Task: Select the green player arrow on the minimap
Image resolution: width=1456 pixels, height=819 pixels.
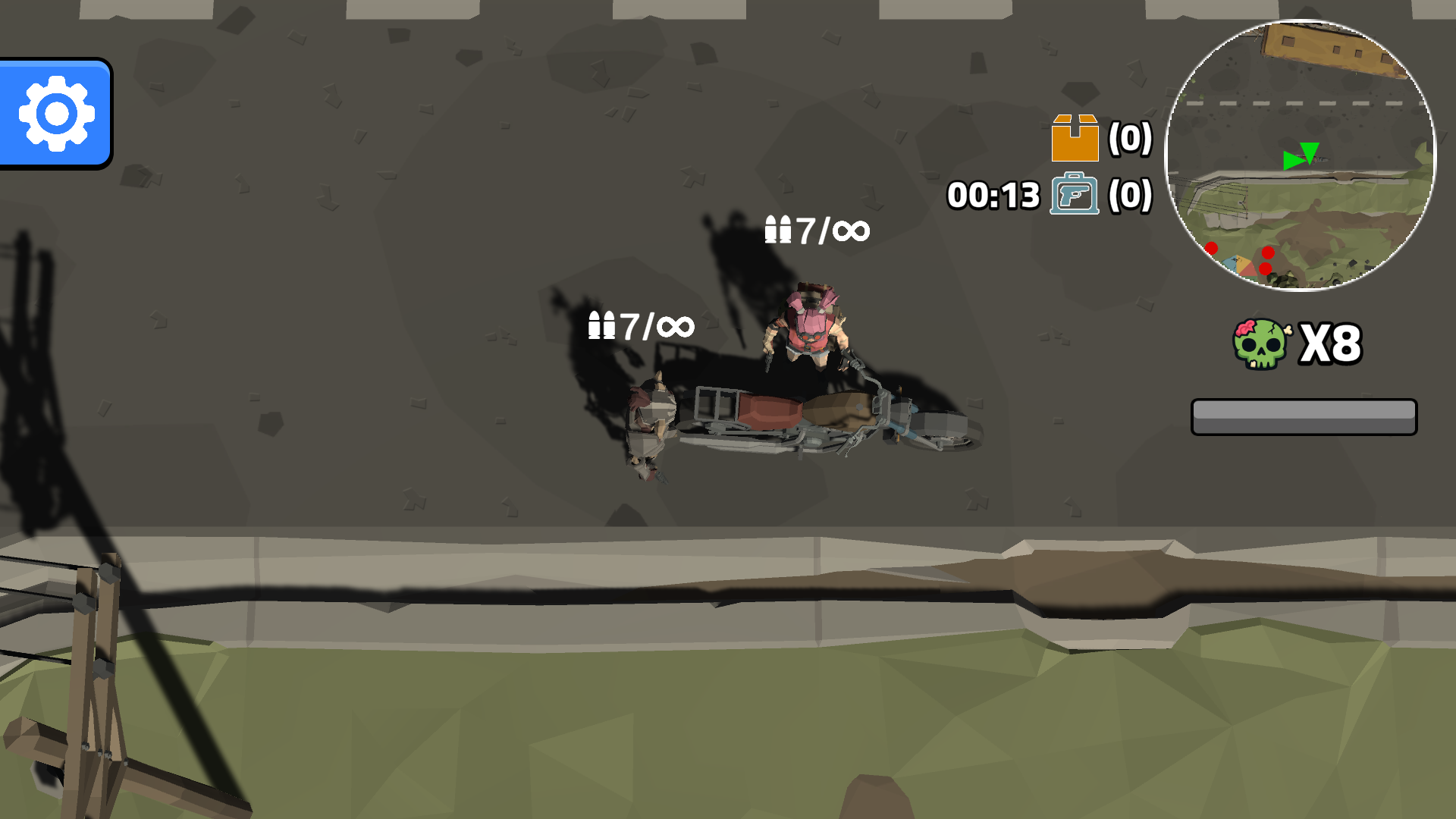Action: tap(1294, 161)
